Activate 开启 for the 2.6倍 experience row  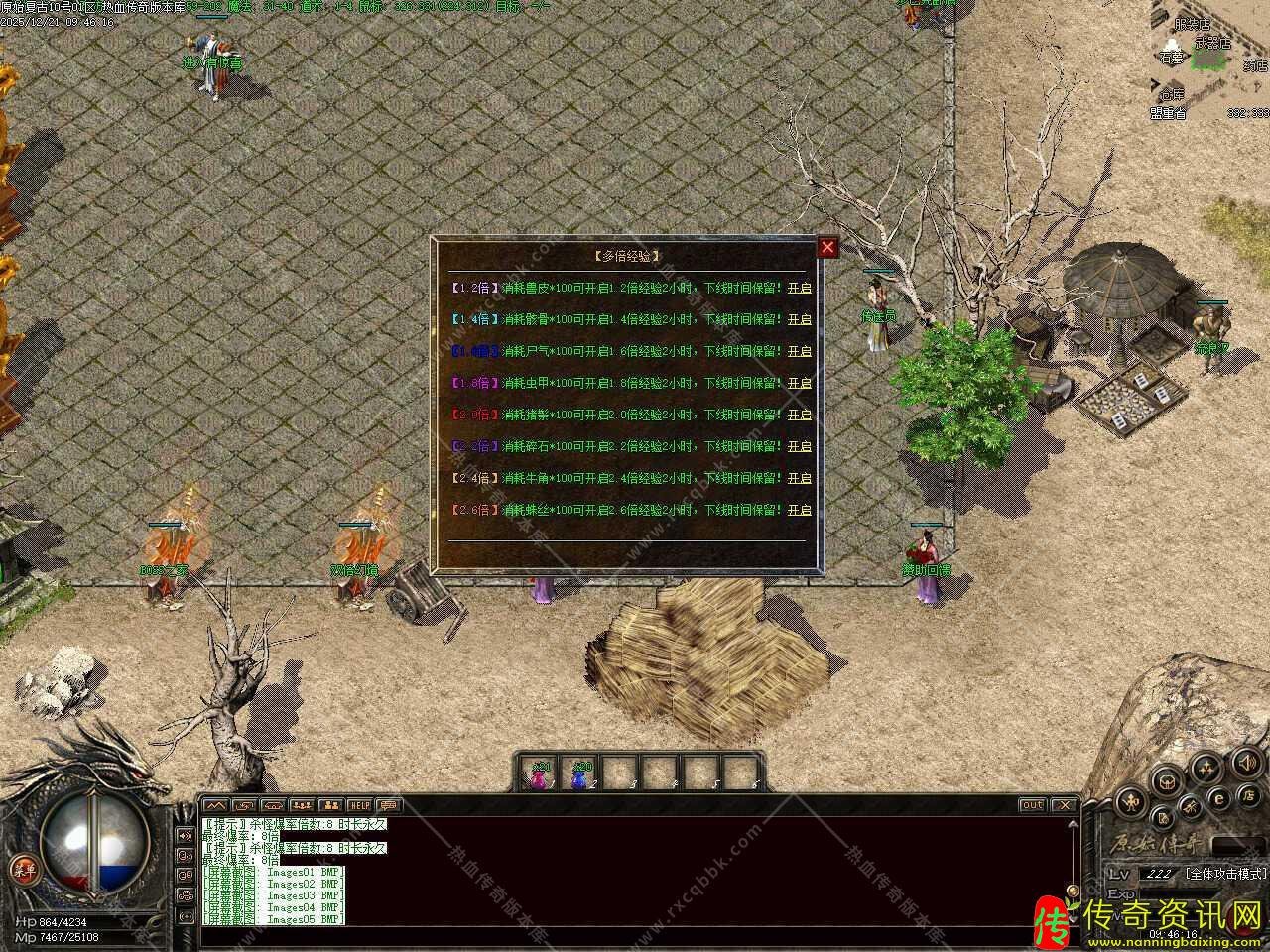coord(799,510)
